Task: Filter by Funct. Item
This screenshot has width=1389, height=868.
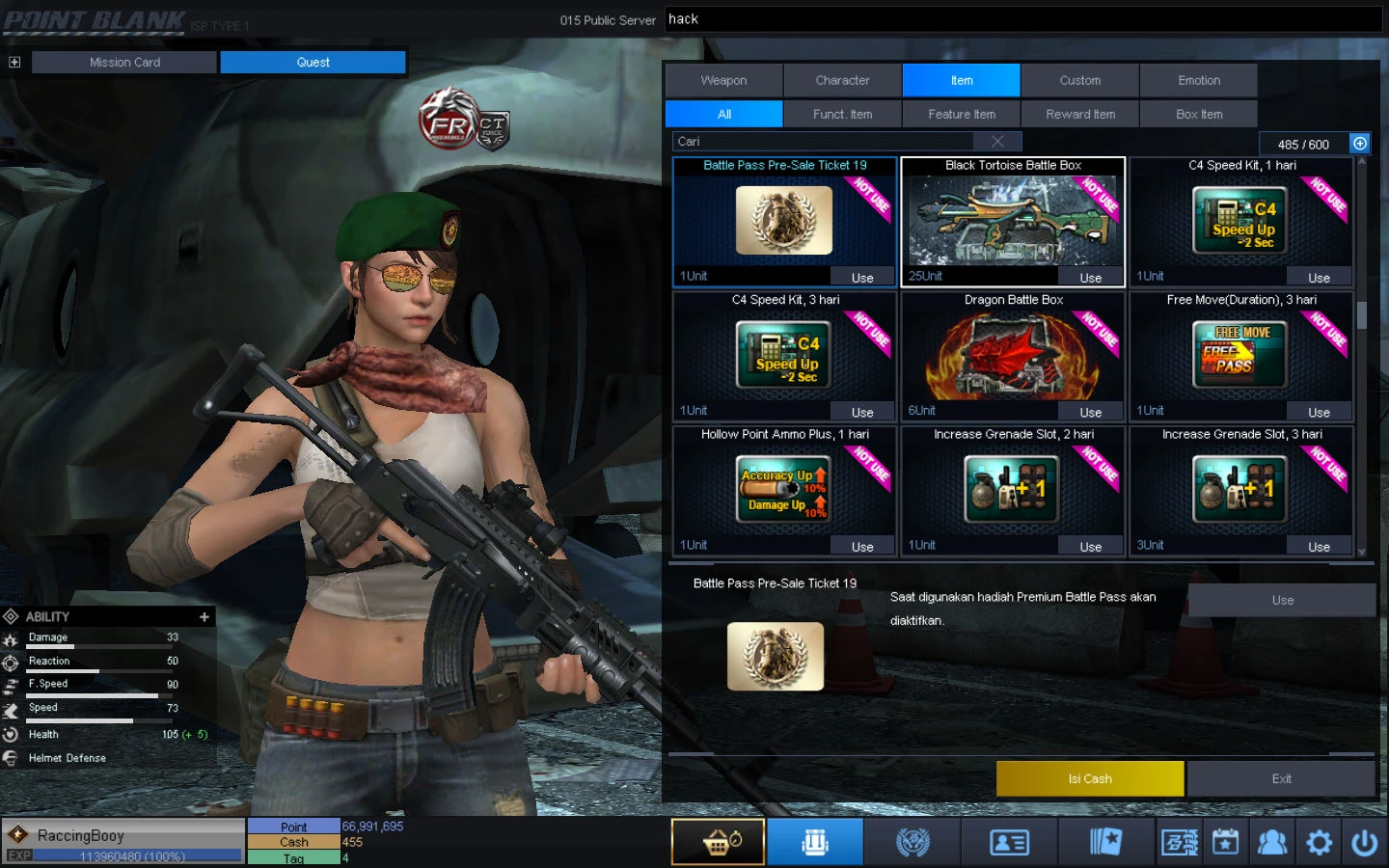Action: (842, 114)
